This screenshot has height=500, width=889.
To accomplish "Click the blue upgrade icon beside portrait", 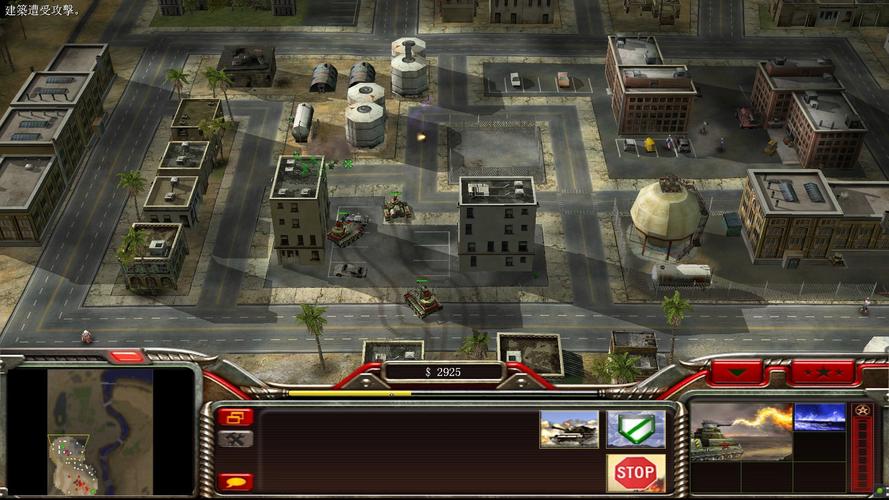I will [819, 417].
